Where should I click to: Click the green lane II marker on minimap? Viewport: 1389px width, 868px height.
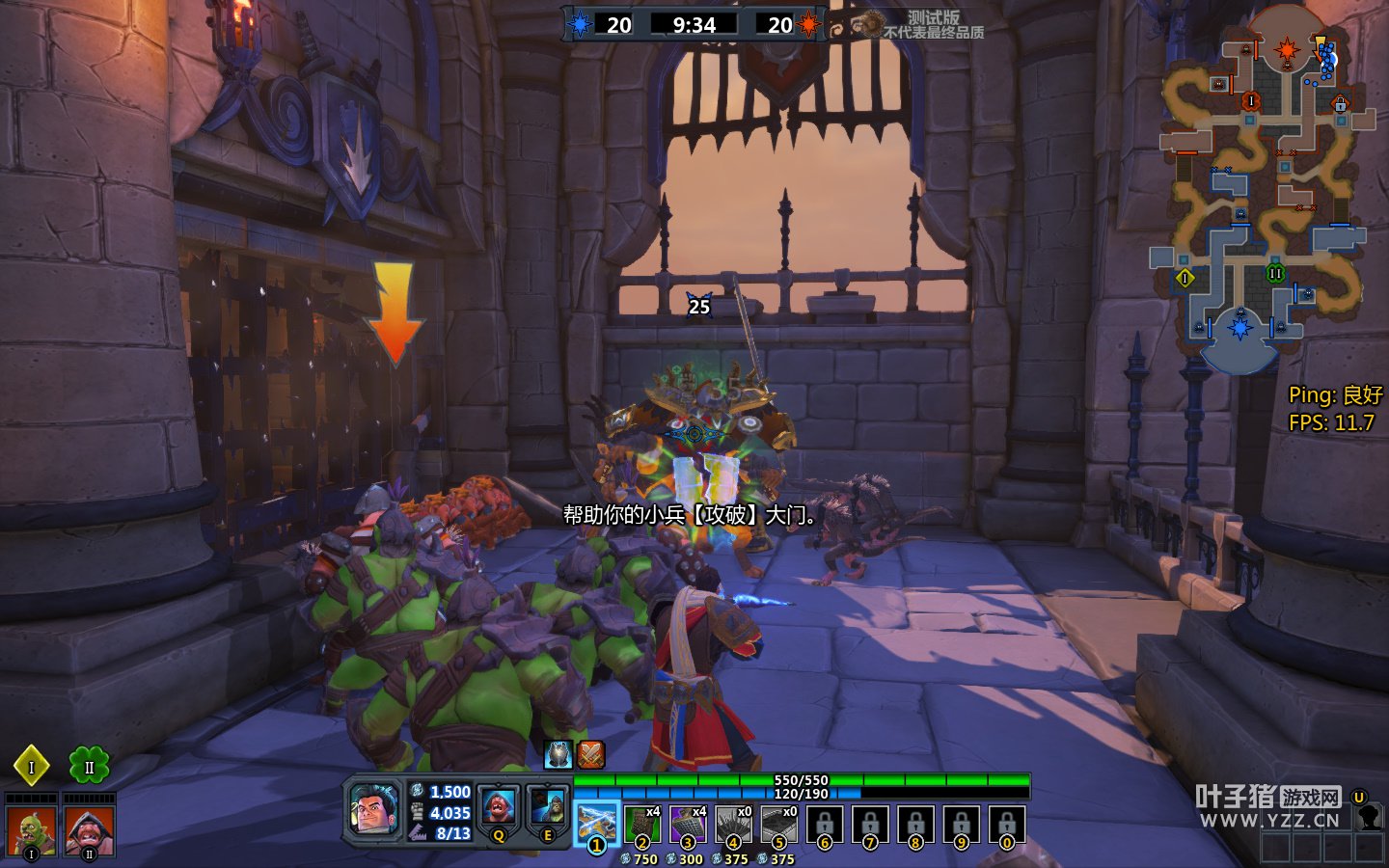1275,274
